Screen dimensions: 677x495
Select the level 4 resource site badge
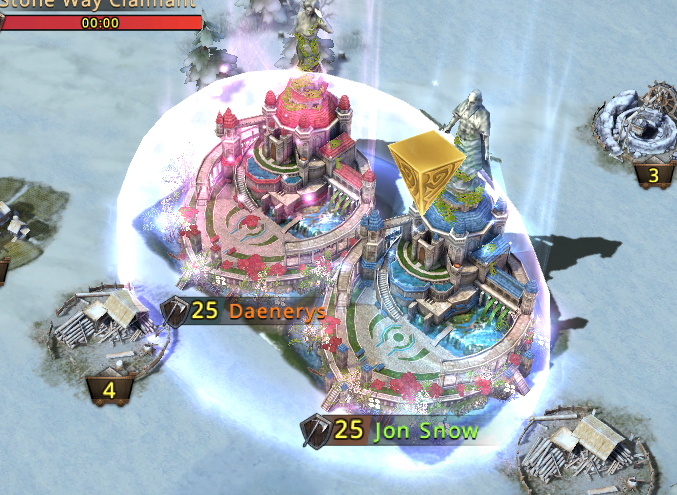pos(109,387)
